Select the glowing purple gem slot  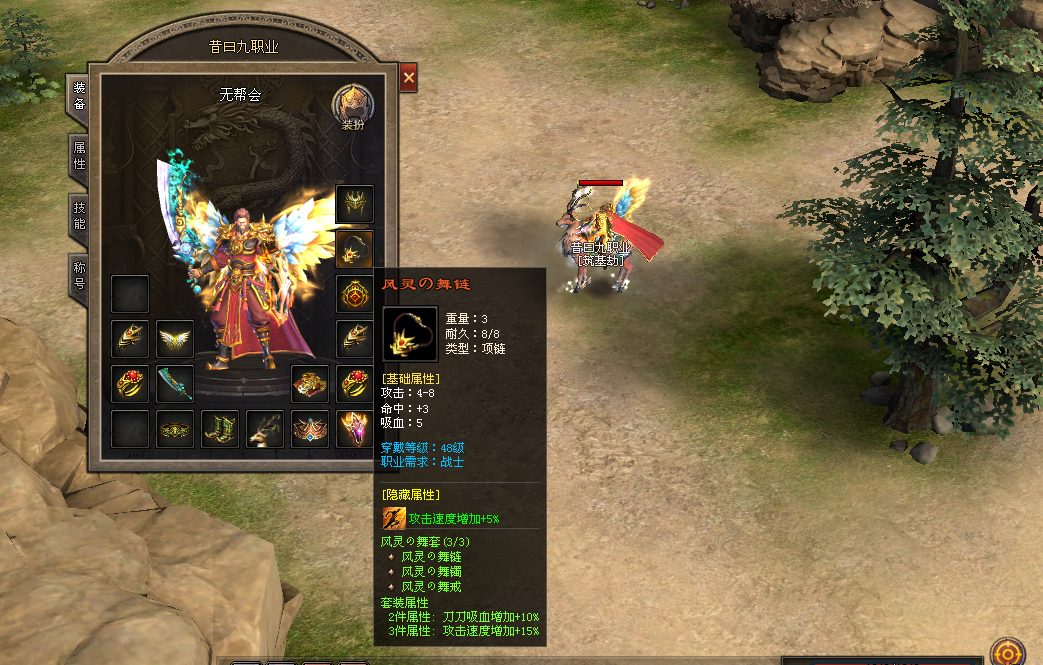point(355,429)
